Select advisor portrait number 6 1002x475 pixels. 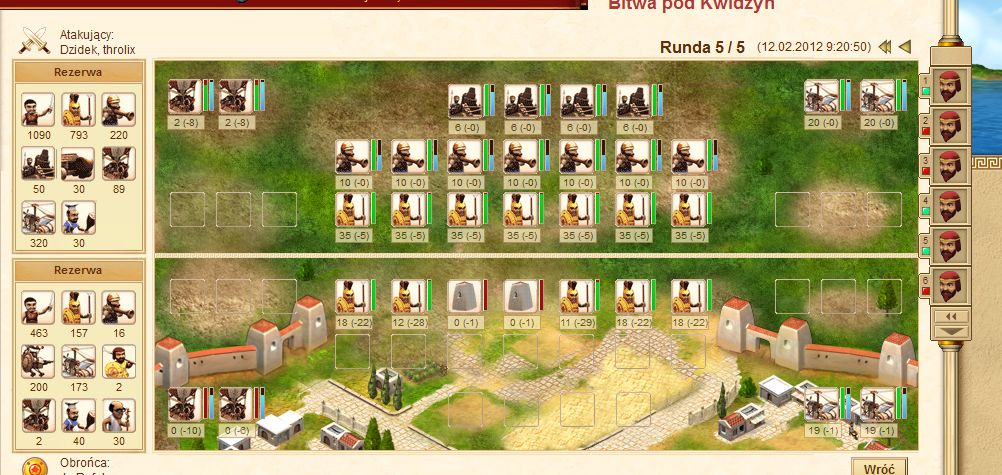pyautogui.click(x=949, y=285)
